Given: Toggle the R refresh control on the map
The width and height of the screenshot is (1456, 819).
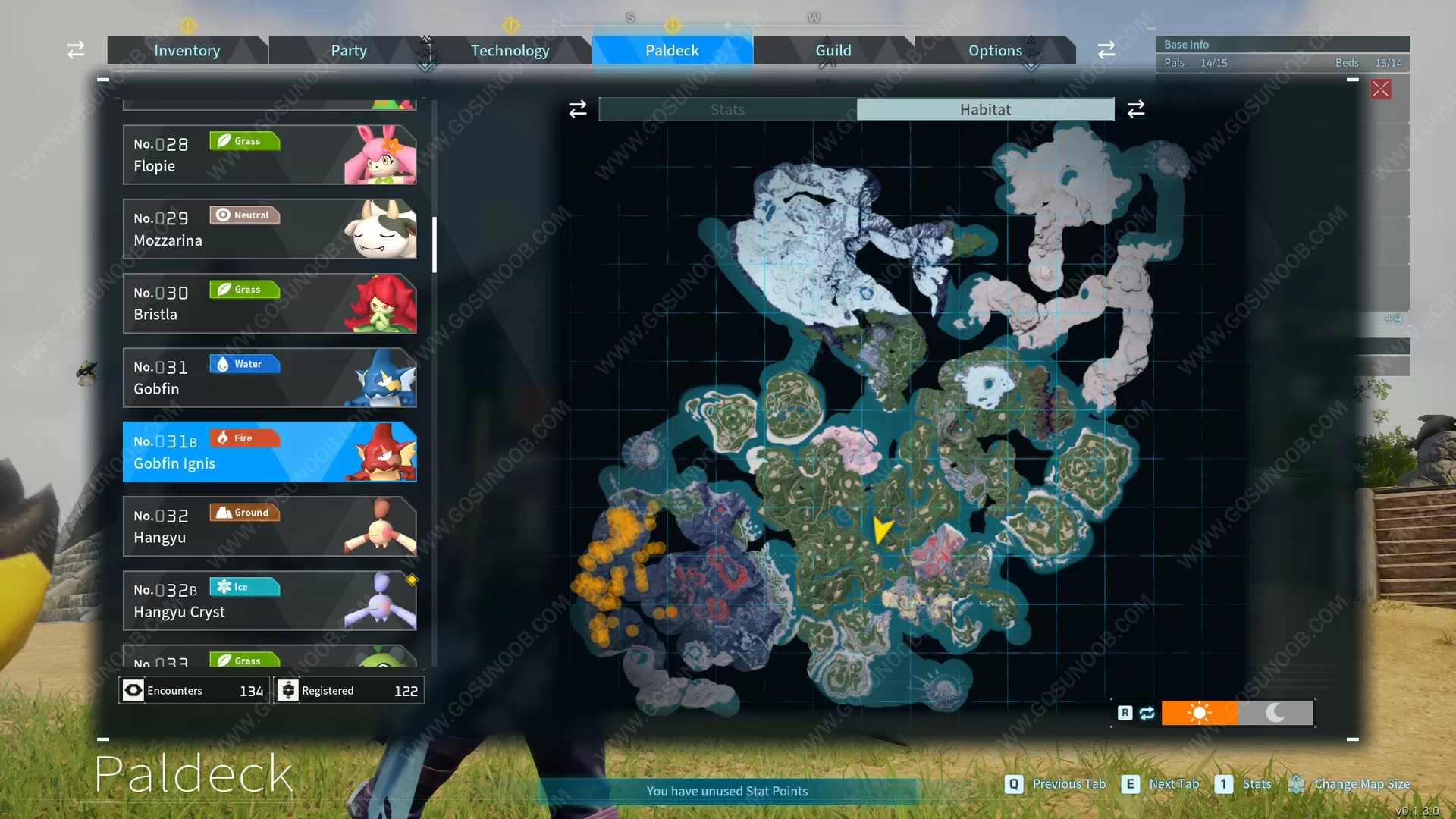Looking at the screenshot, I should point(1125,713).
